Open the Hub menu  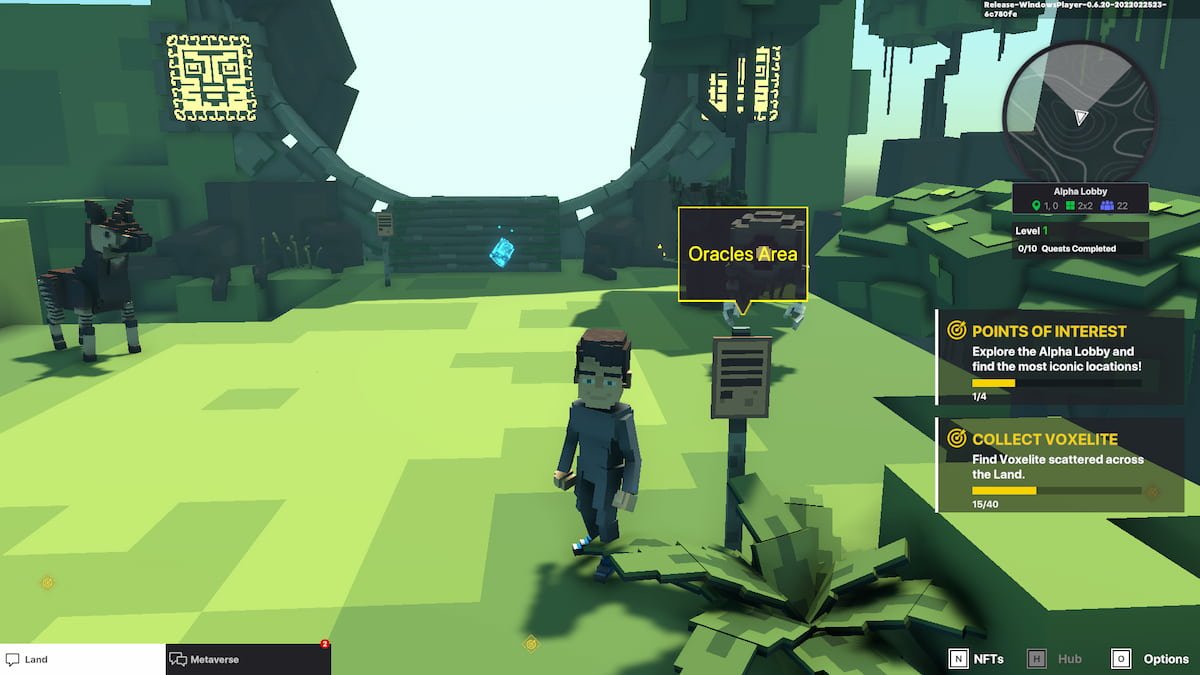tap(1056, 659)
